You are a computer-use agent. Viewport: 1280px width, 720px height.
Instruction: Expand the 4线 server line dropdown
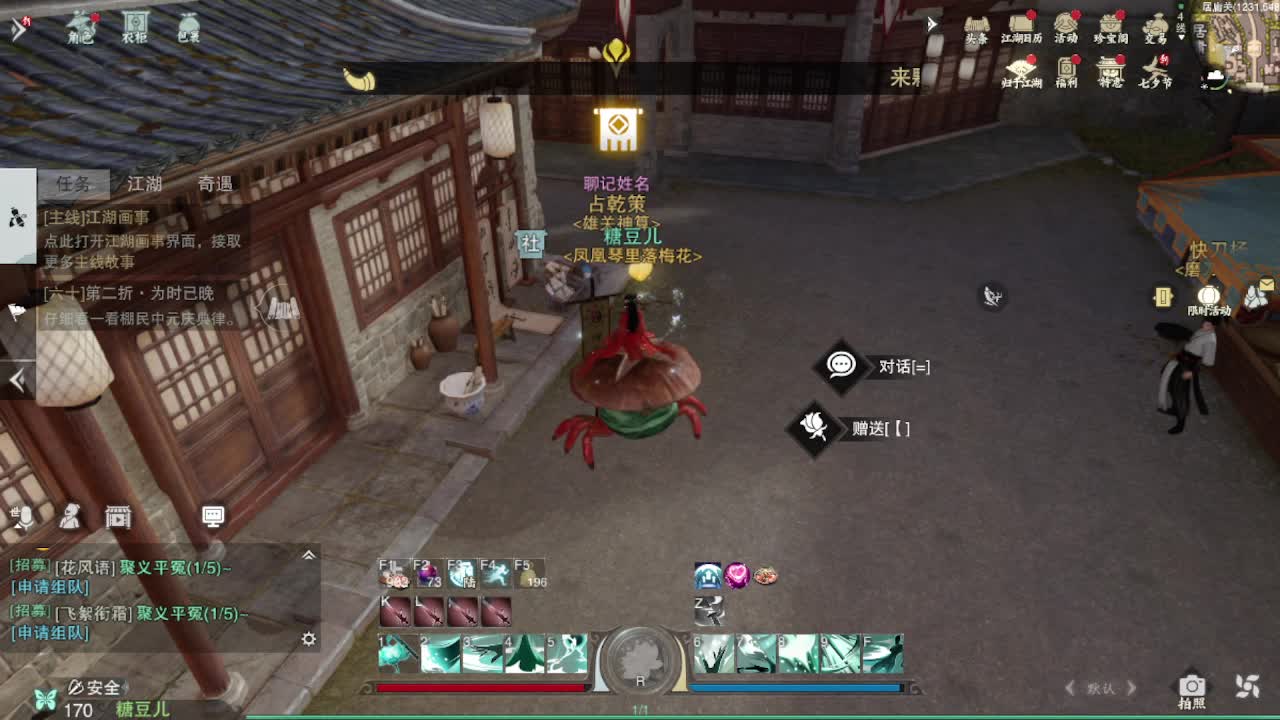1181,28
